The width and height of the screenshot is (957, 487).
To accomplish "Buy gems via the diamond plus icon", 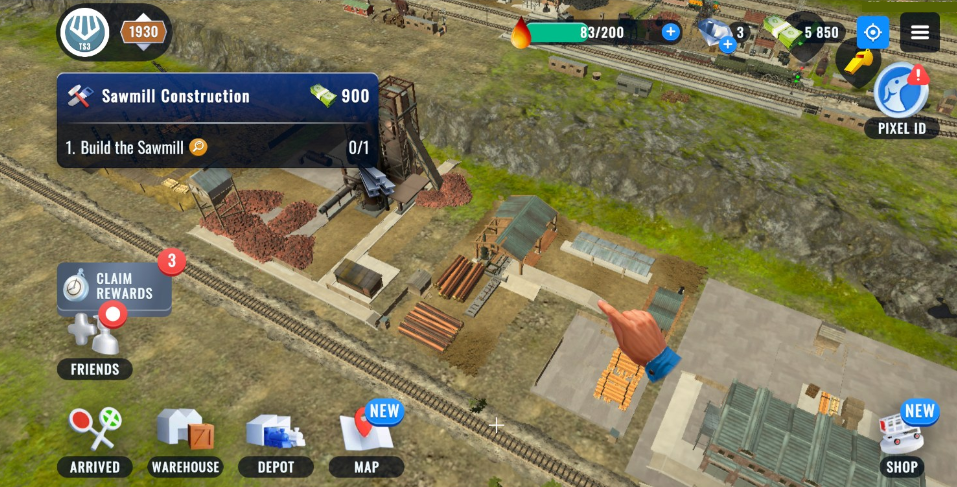I will [x=728, y=43].
